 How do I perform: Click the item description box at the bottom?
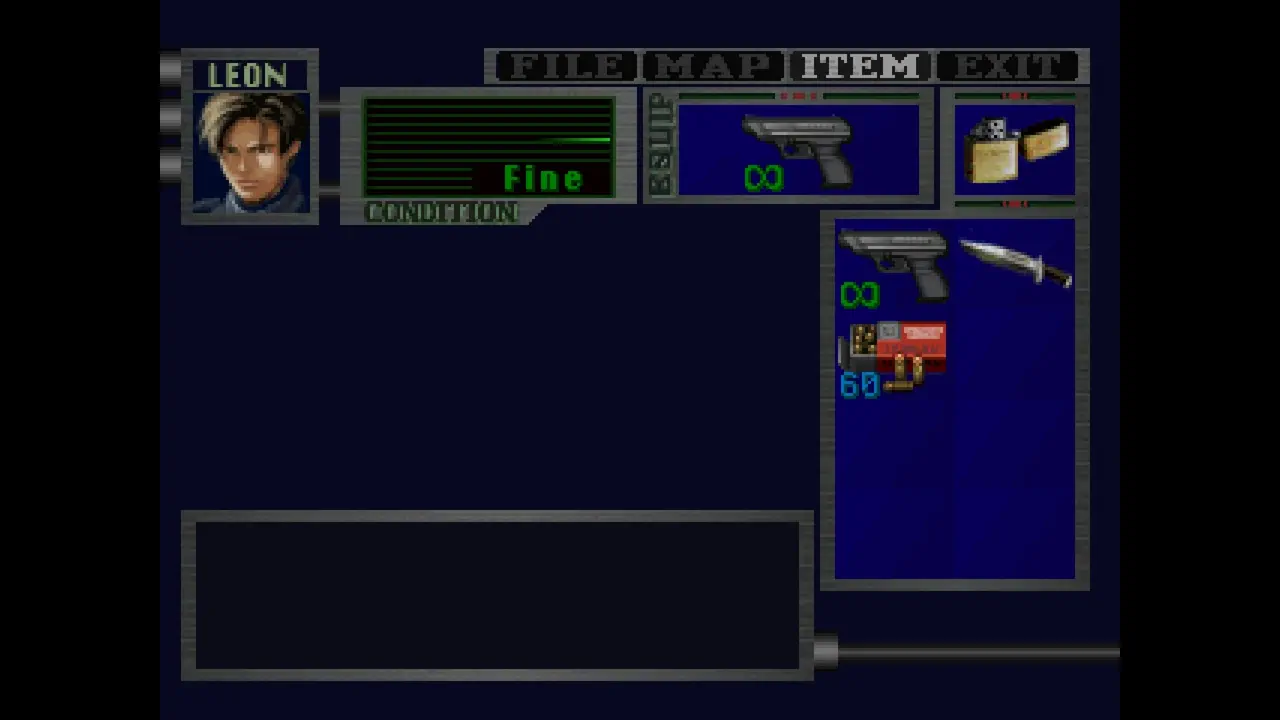click(497, 595)
